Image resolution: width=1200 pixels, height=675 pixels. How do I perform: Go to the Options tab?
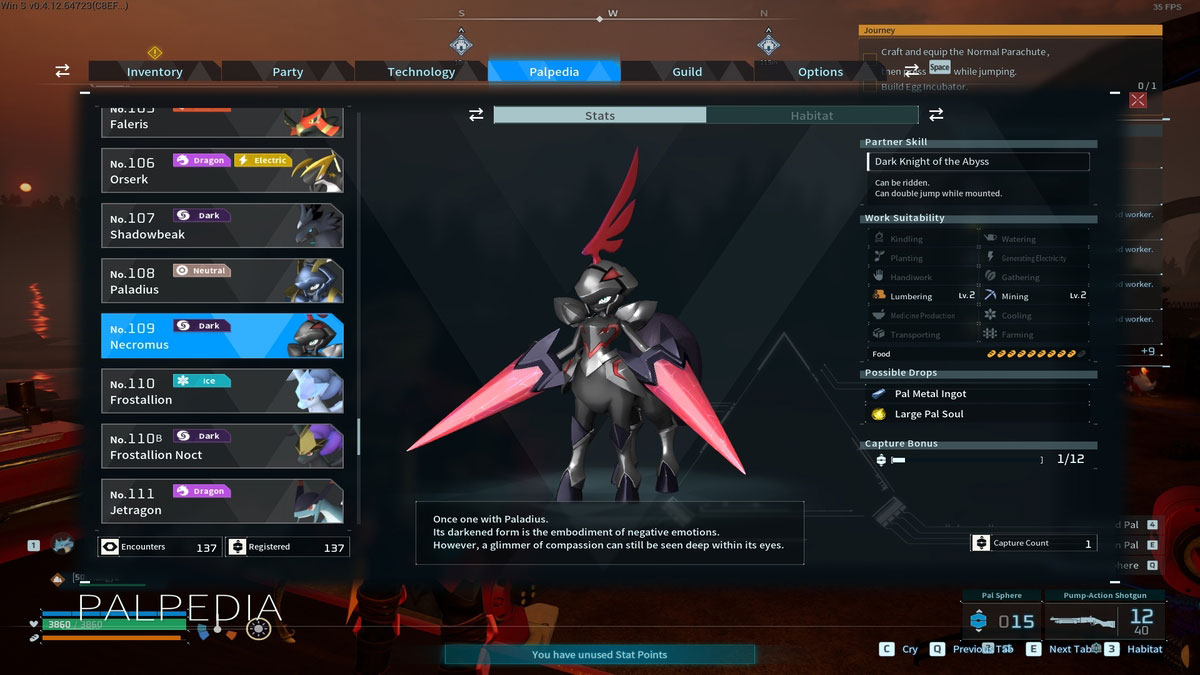tap(820, 72)
